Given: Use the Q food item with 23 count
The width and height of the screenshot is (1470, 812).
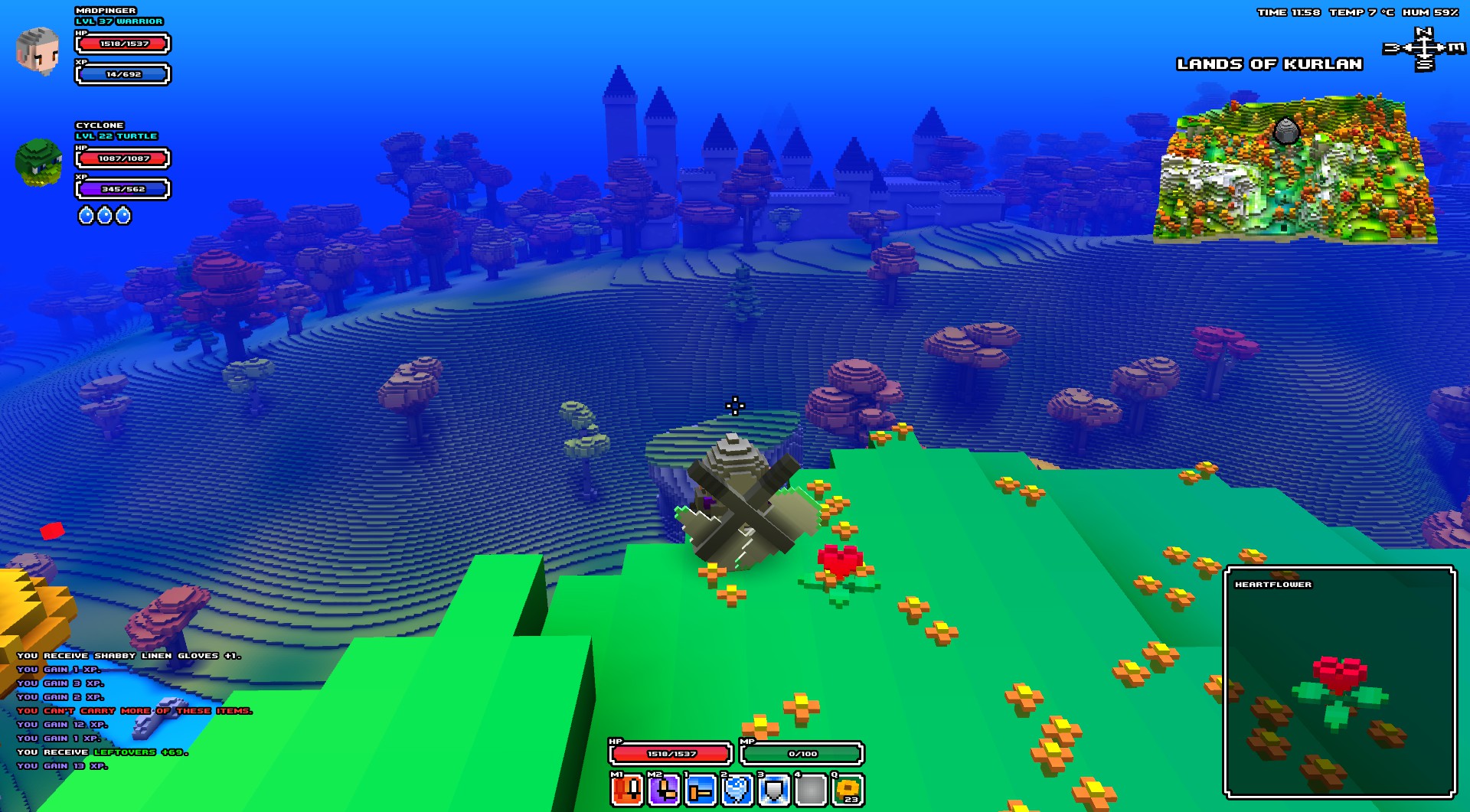Looking at the screenshot, I should (x=848, y=790).
